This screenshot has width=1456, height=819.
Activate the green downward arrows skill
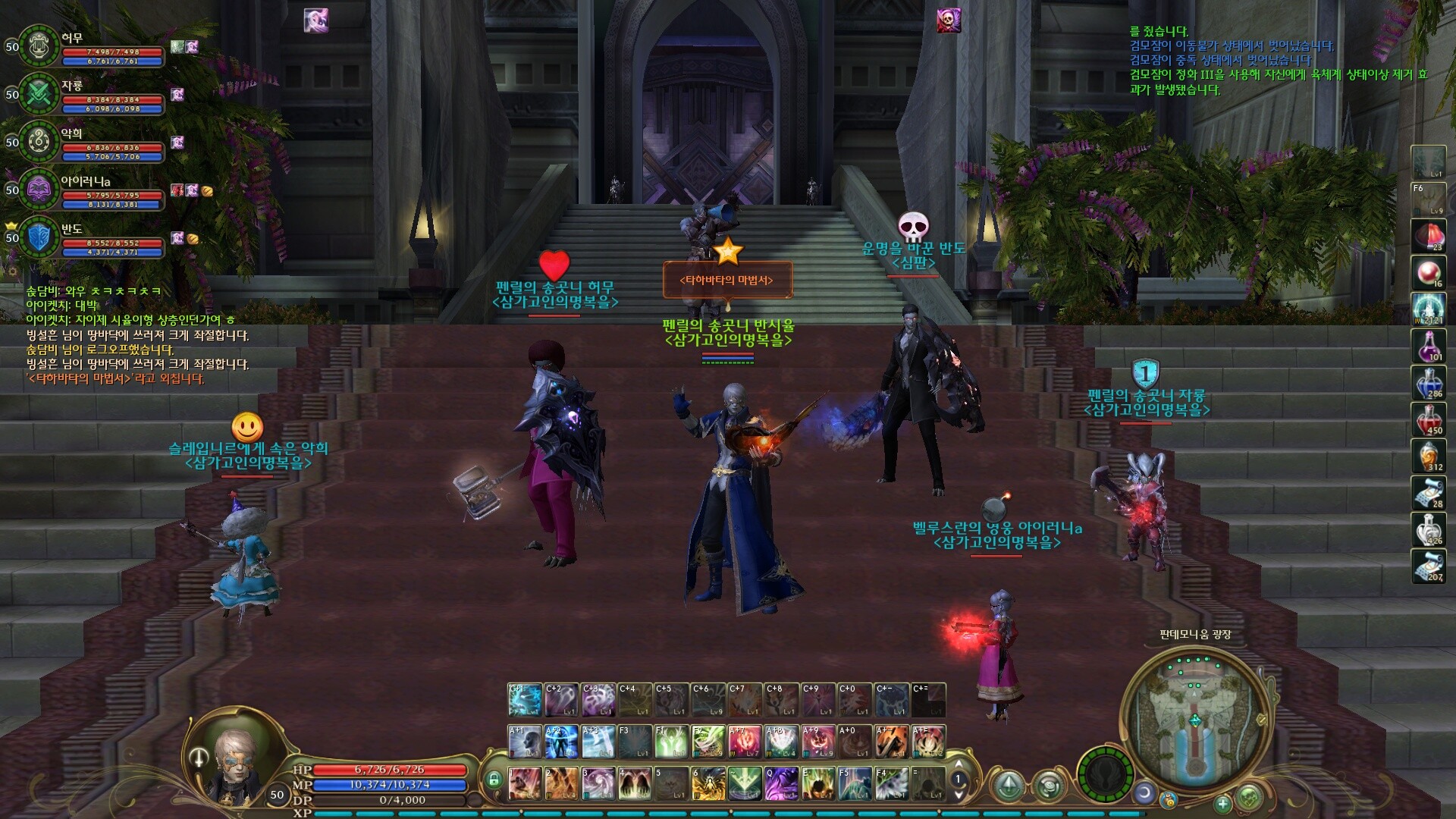point(744,783)
